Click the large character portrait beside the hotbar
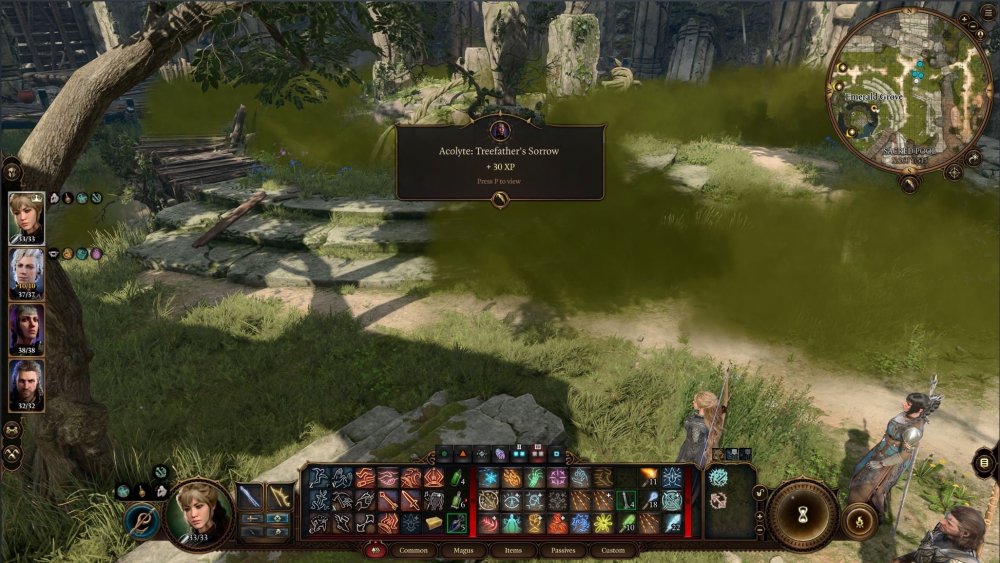Screen dimensions: 1000x563 (198, 513)
